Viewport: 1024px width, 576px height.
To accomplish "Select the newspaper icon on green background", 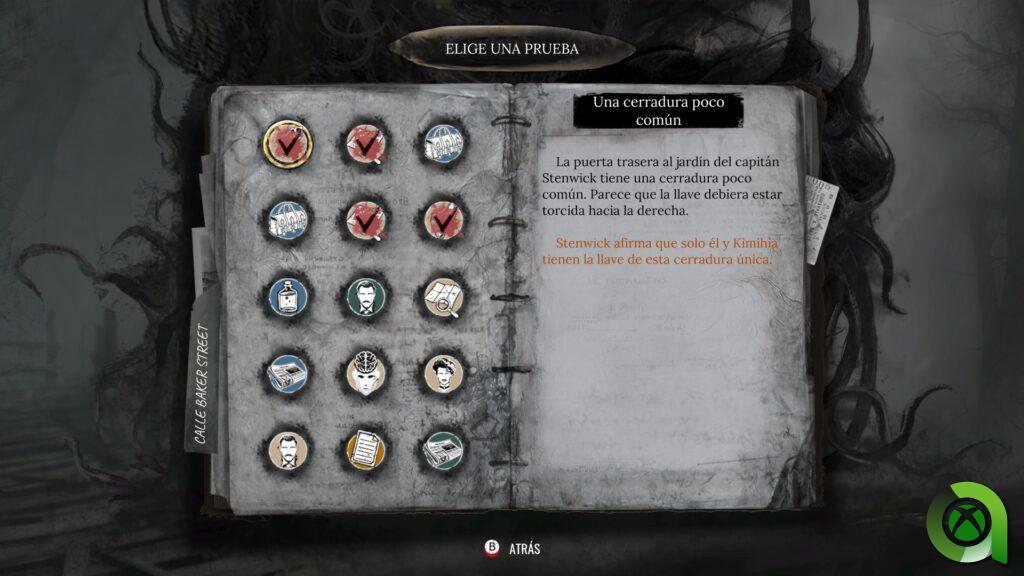I will click(x=442, y=450).
